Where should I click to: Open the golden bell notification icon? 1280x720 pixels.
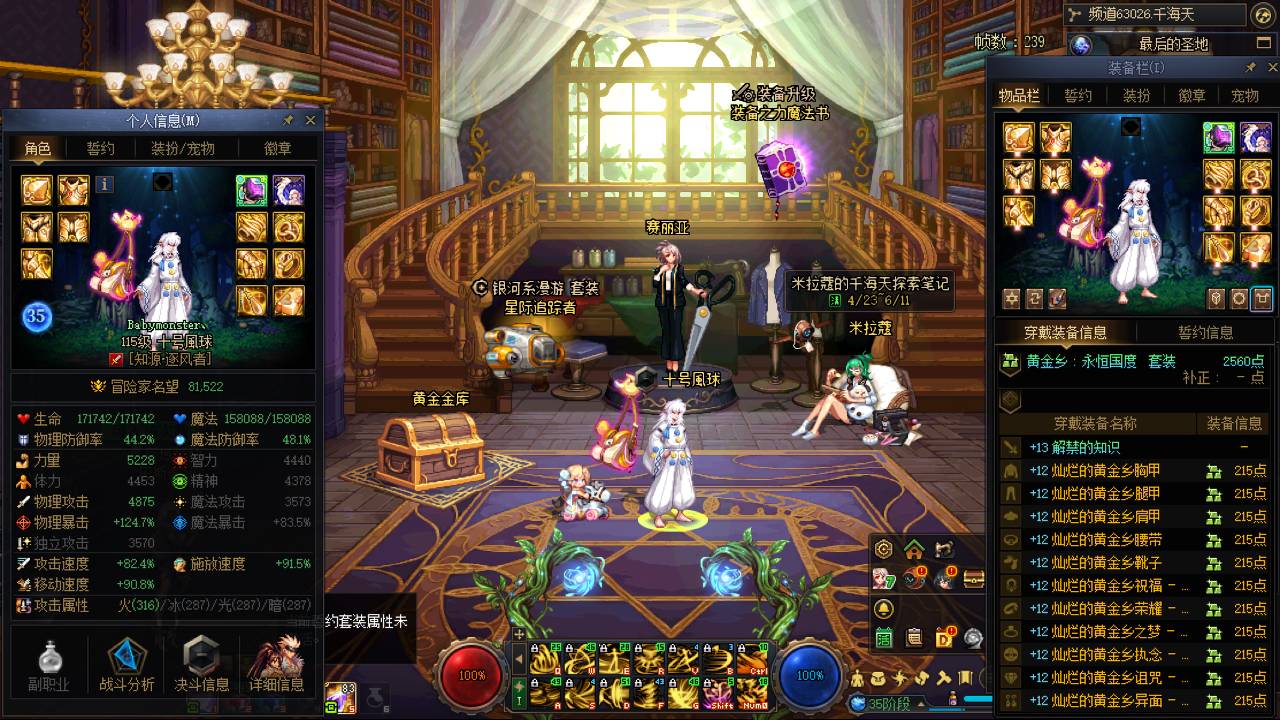(884, 608)
